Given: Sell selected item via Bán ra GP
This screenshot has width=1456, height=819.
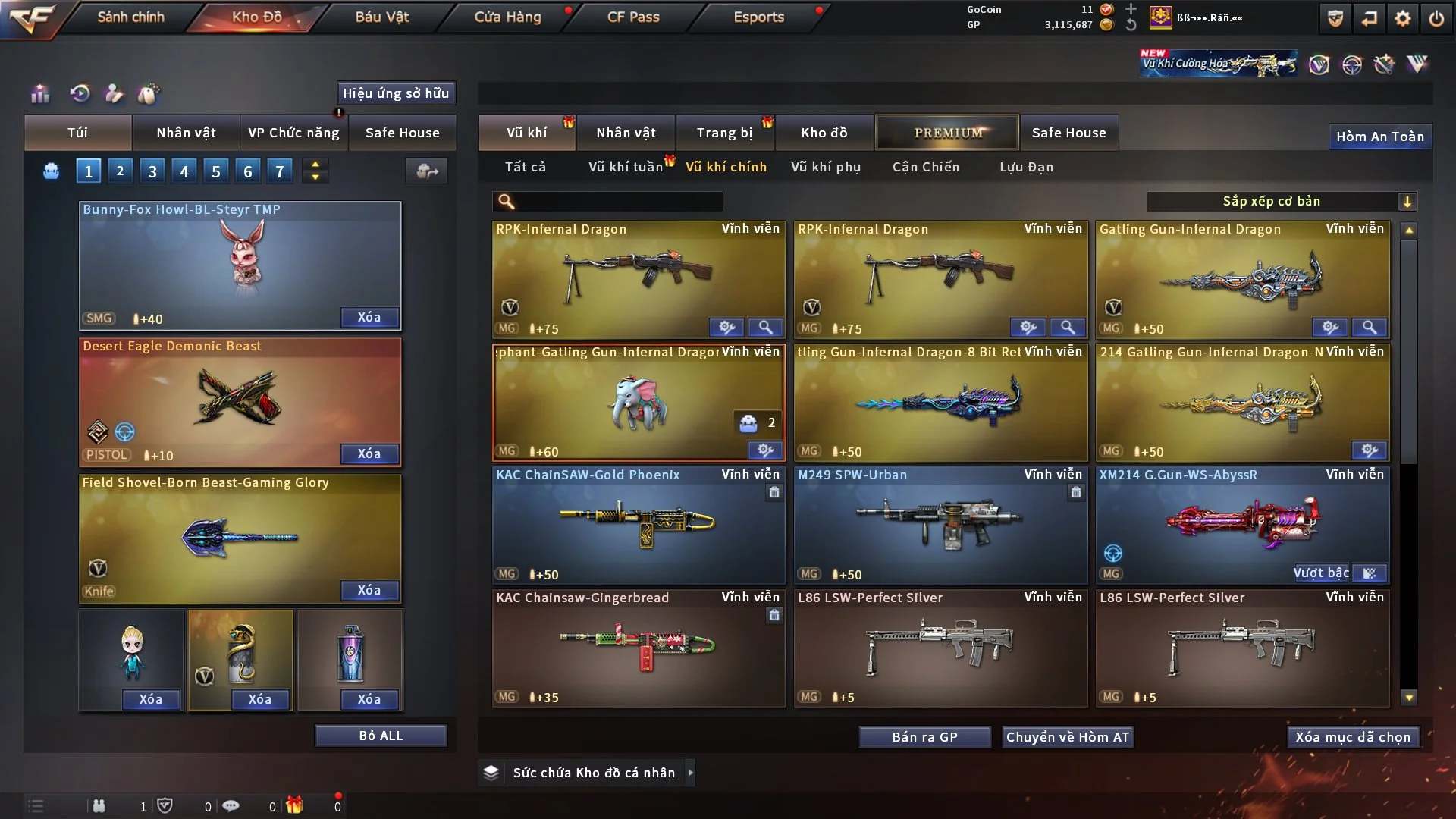Looking at the screenshot, I should [x=924, y=737].
